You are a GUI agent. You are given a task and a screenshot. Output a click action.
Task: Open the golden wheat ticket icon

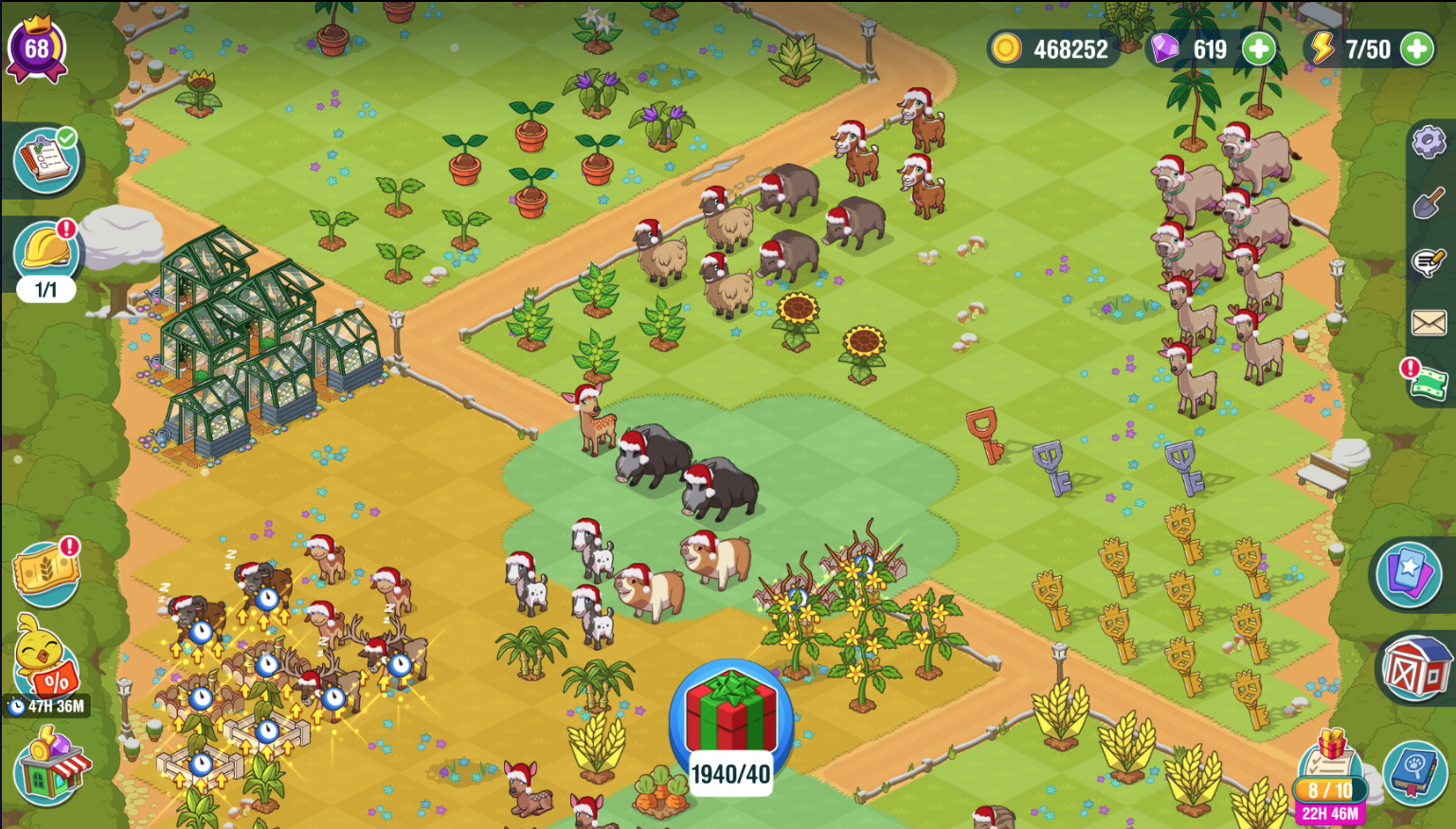pyautogui.click(x=45, y=574)
